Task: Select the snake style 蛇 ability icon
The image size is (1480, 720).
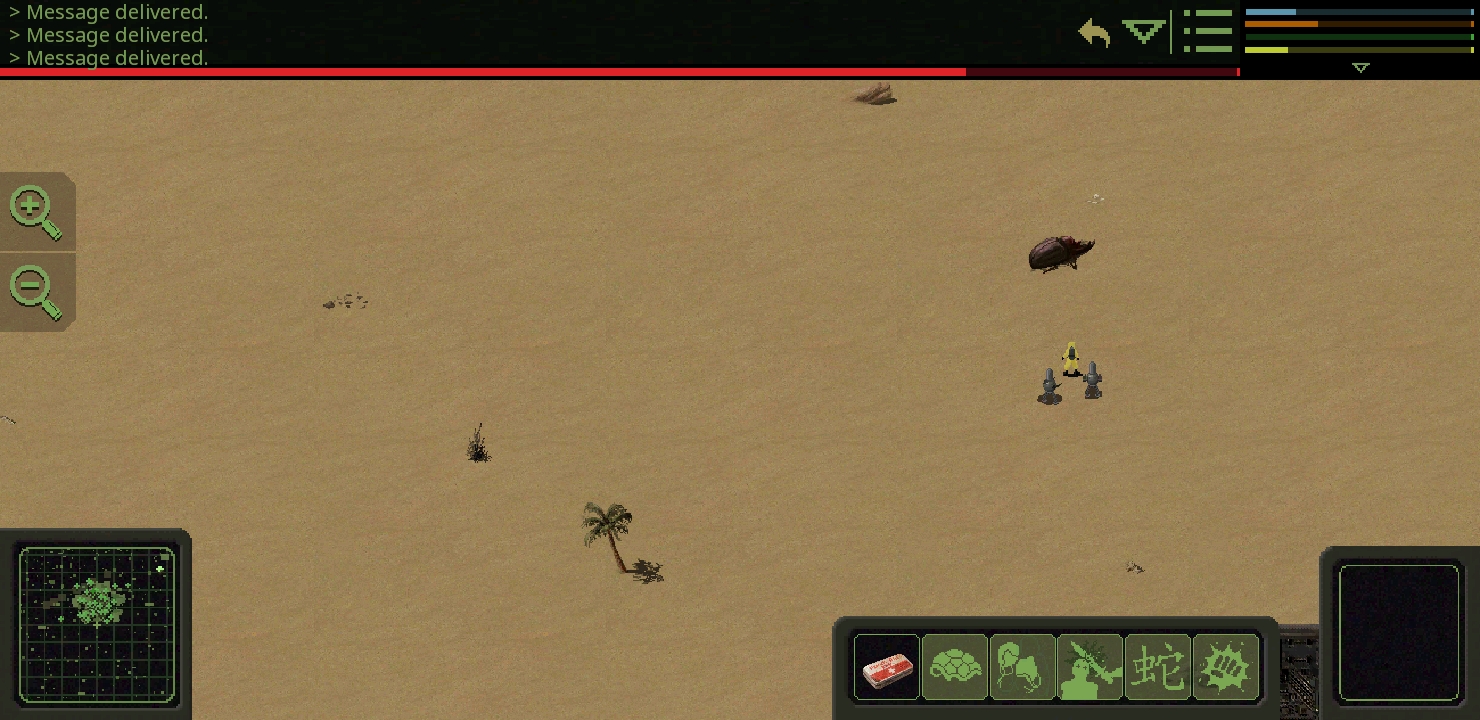Action: [x=1158, y=667]
